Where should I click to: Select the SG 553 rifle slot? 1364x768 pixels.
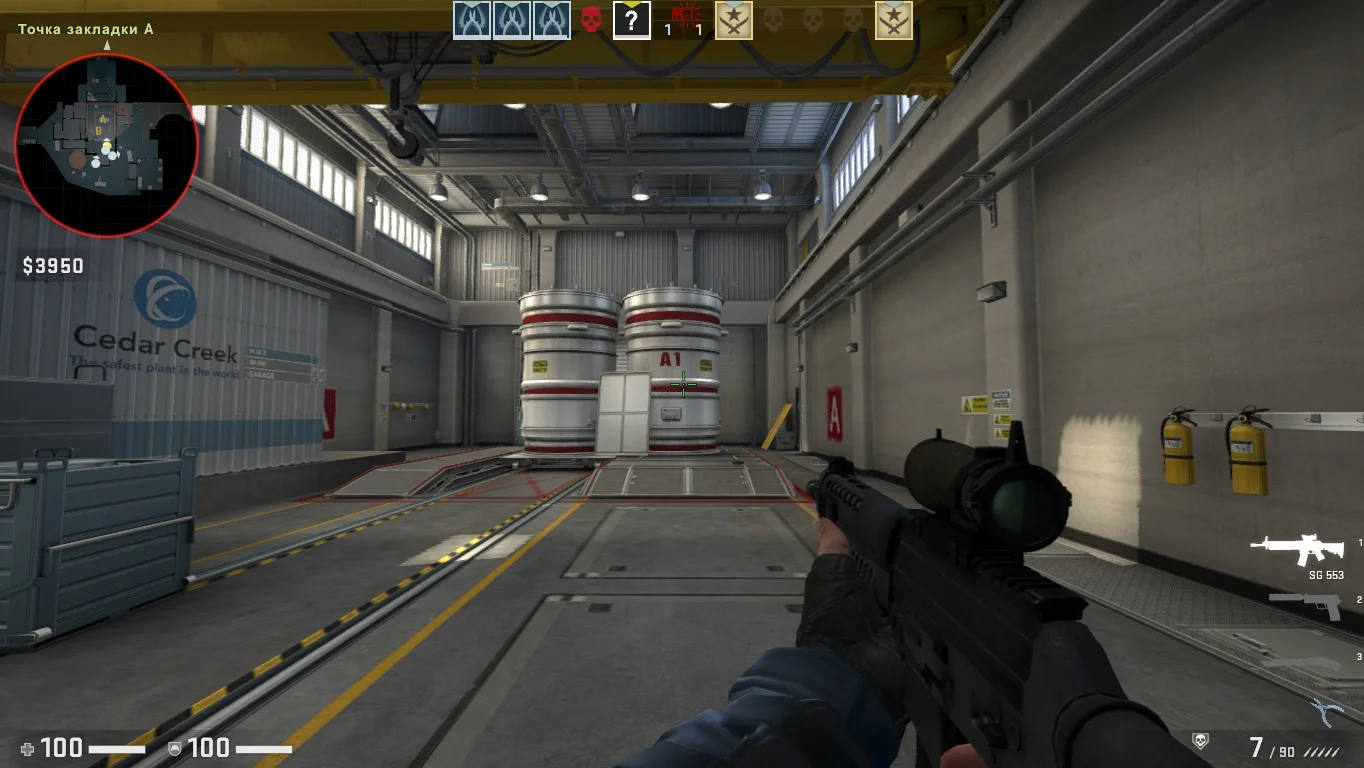click(x=1298, y=547)
